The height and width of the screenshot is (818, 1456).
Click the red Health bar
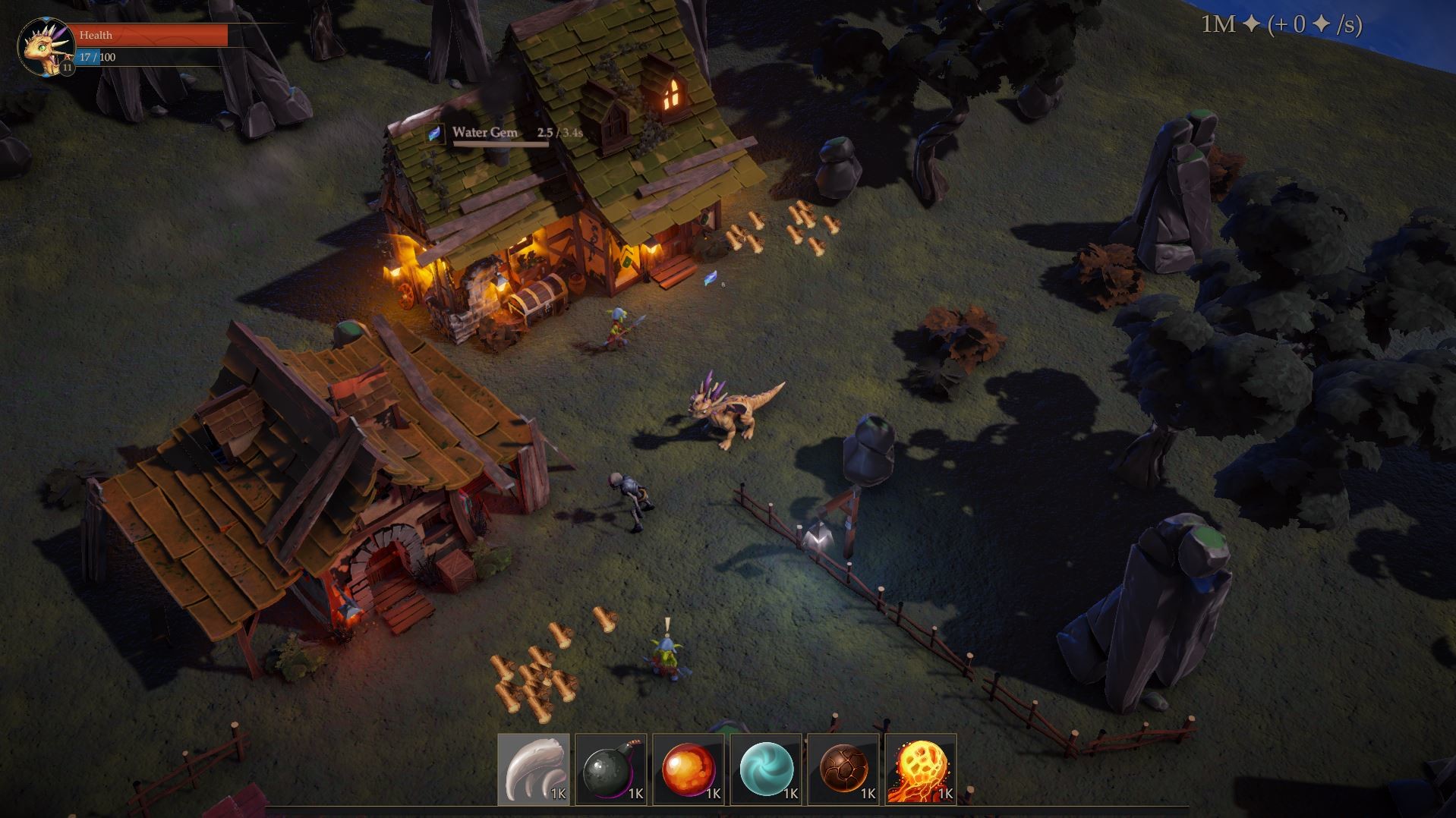(152, 34)
